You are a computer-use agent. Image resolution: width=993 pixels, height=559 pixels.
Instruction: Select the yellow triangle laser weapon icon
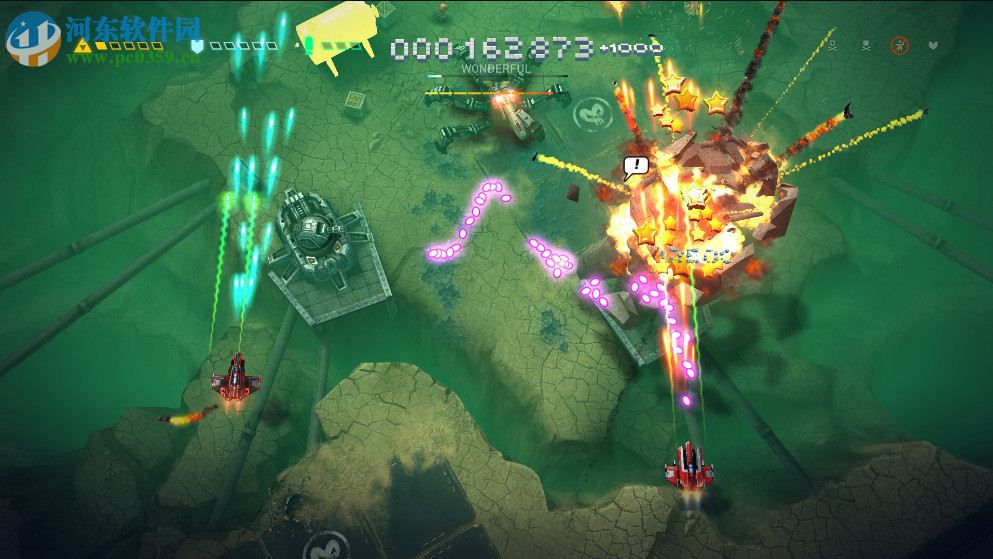click(x=83, y=46)
